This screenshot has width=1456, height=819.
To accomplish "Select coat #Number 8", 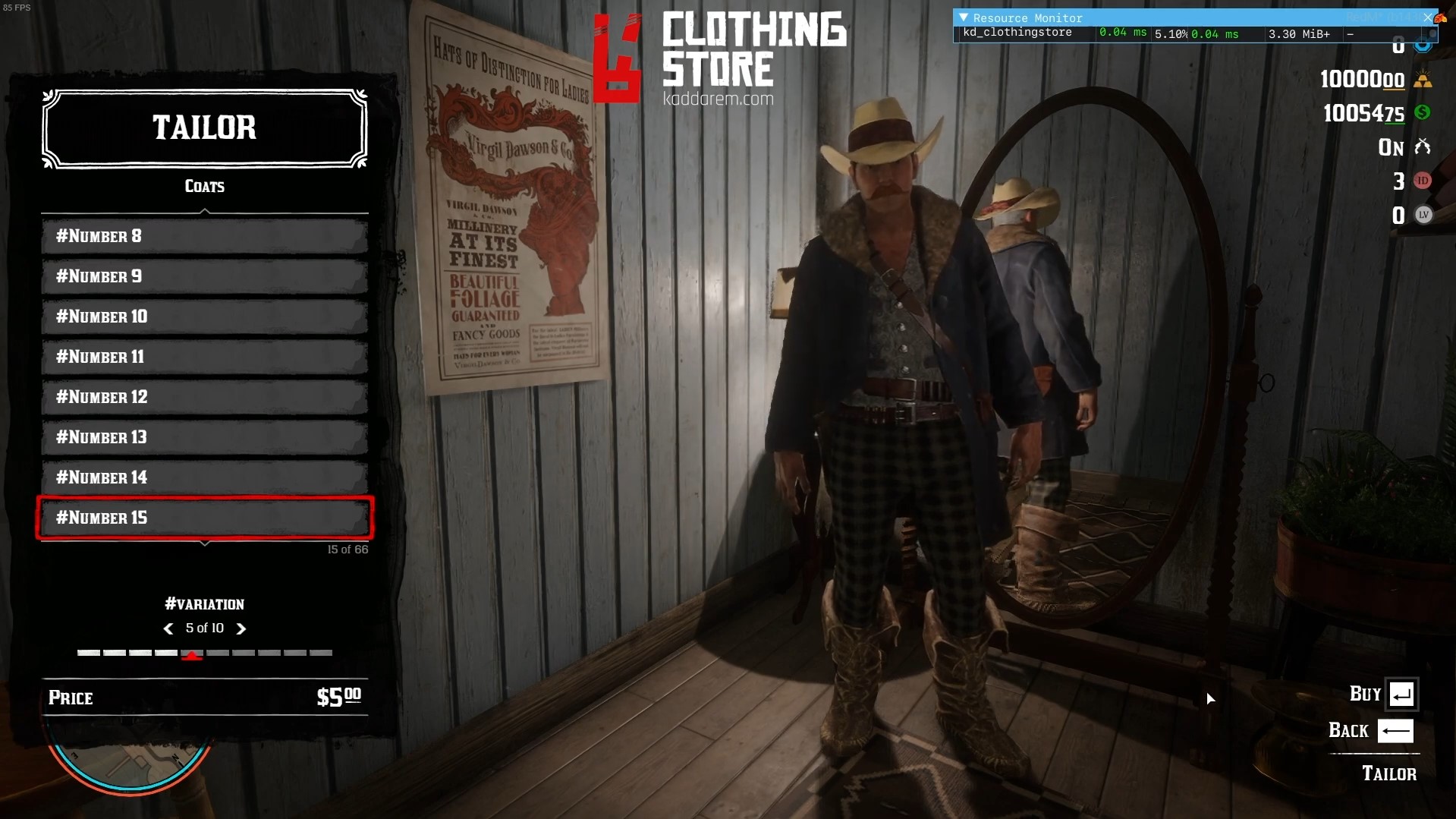I will coord(205,236).
